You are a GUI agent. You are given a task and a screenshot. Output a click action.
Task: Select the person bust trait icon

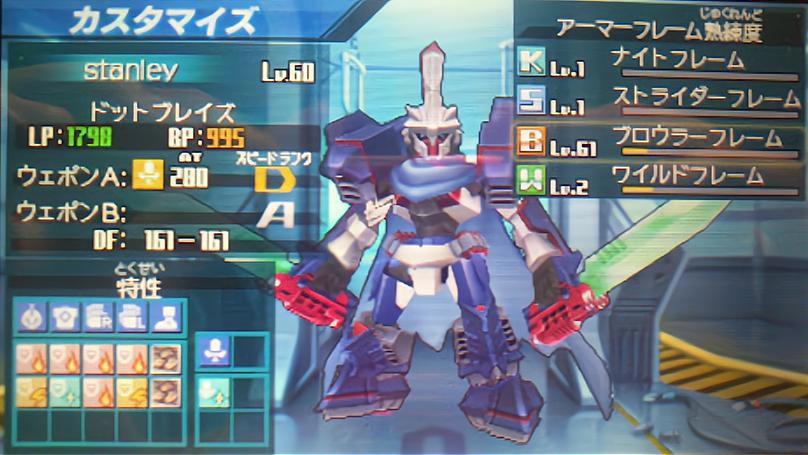tap(164, 318)
